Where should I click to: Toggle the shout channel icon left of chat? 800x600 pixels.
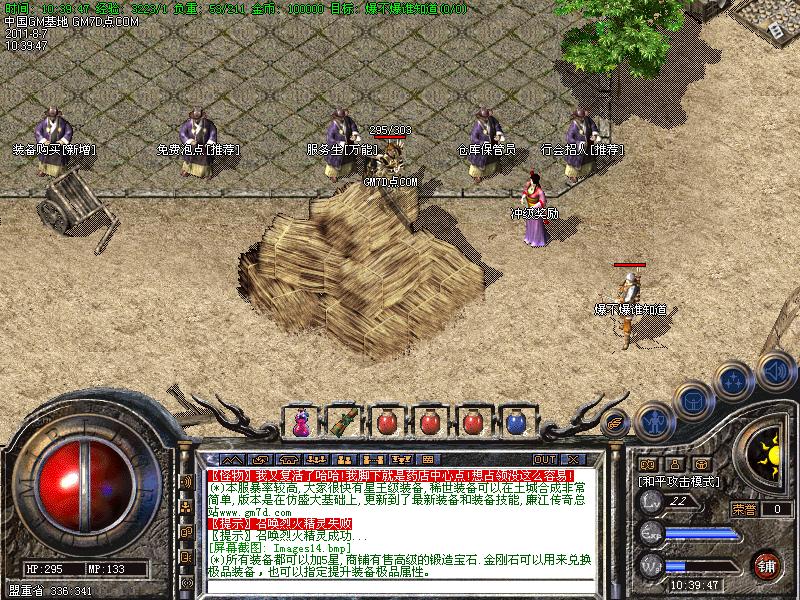click(185, 481)
